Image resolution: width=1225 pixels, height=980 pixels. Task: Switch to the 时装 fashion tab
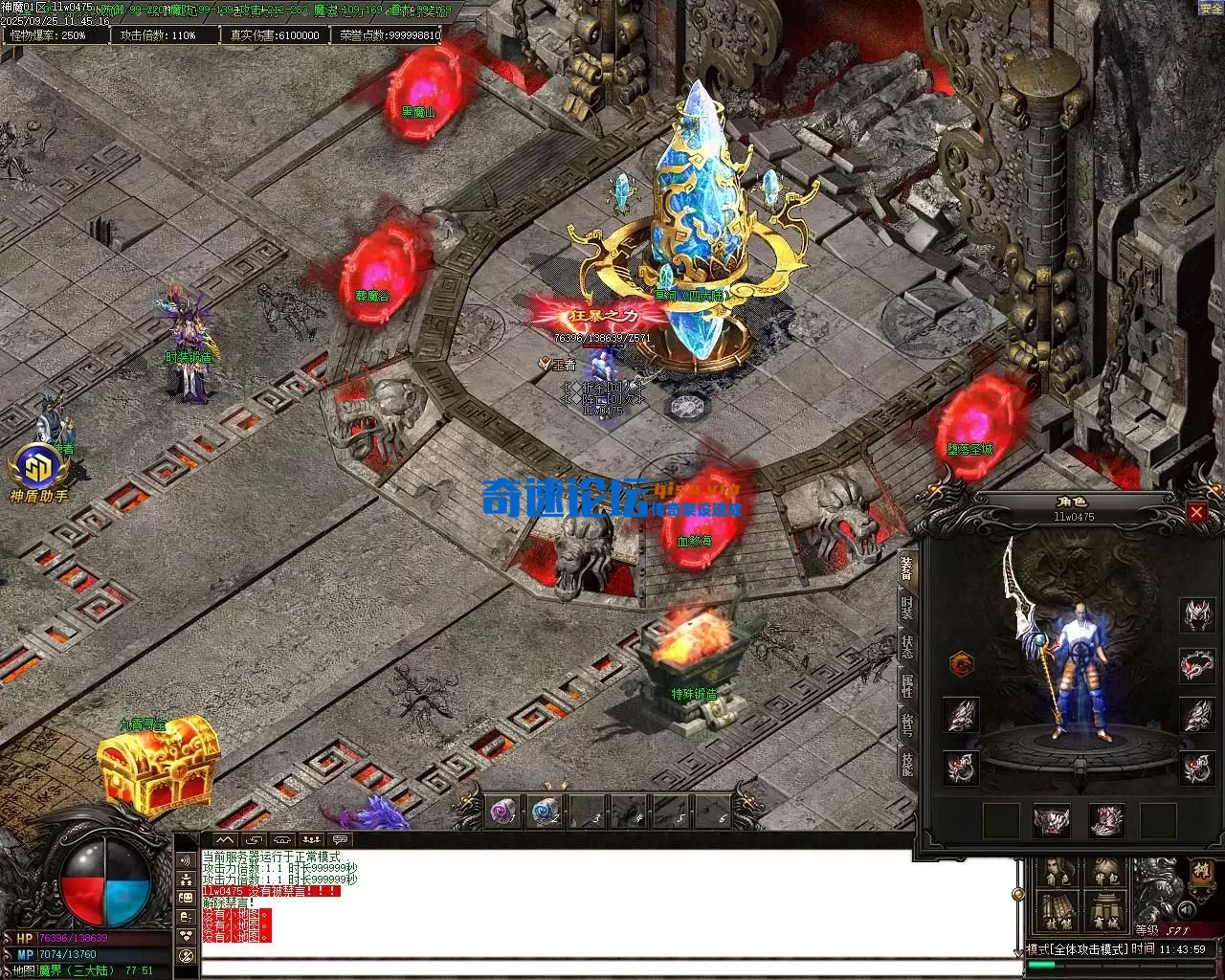906,607
